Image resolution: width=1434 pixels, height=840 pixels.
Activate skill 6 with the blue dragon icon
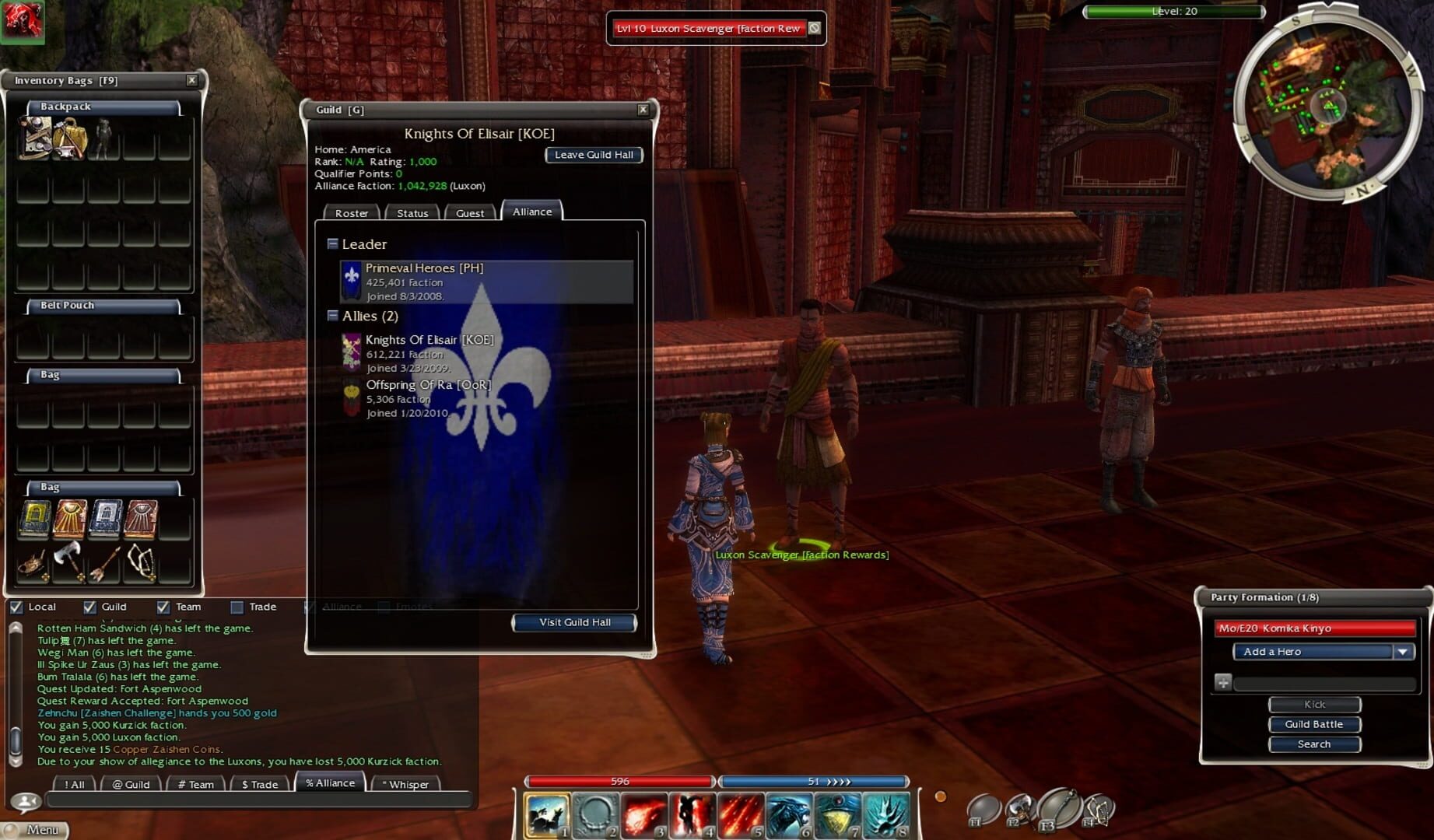click(789, 813)
